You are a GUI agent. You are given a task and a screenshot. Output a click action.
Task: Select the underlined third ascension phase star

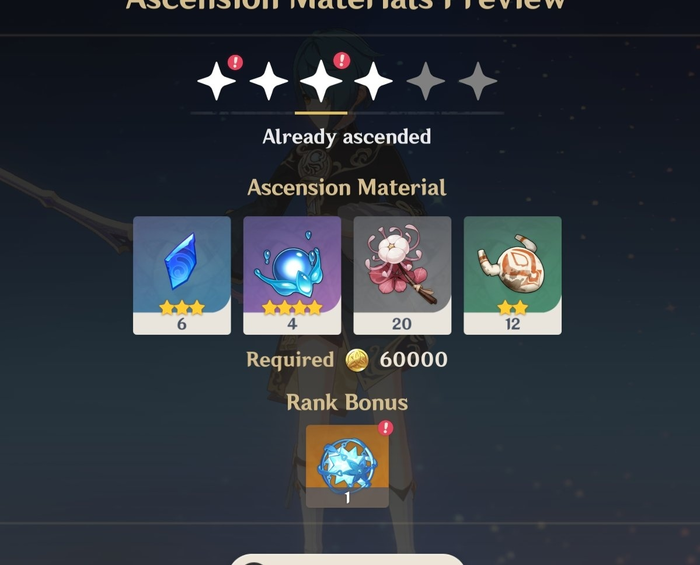321,82
